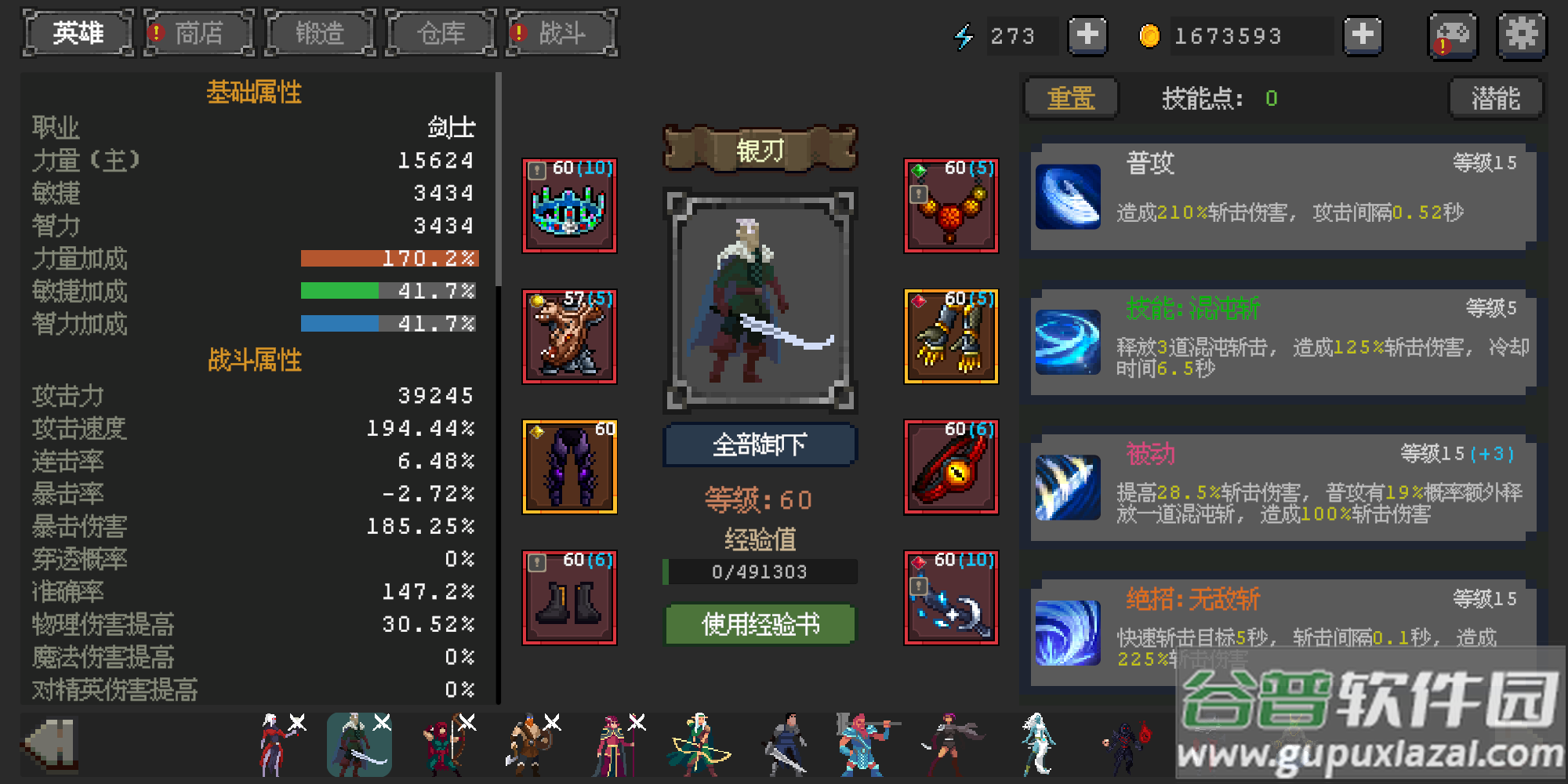Viewport: 1568px width, 784px height.
Task: Click the gamepad icon button
Action: (x=1453, y=35)
